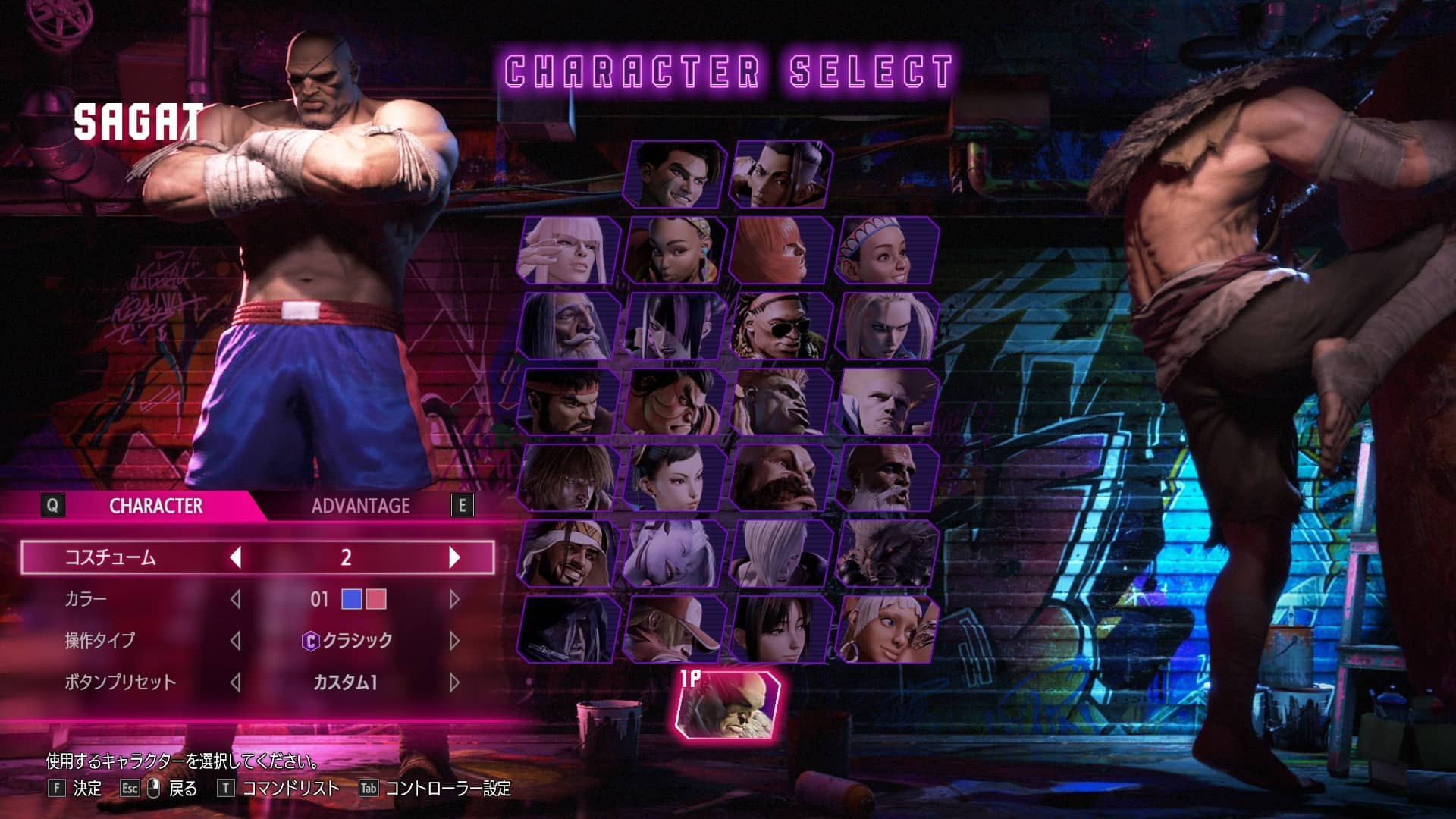This screenshot has height=819, width=1456.
Task: Switch to the ADVANTAGE tab
Action: tap(360, 506)
